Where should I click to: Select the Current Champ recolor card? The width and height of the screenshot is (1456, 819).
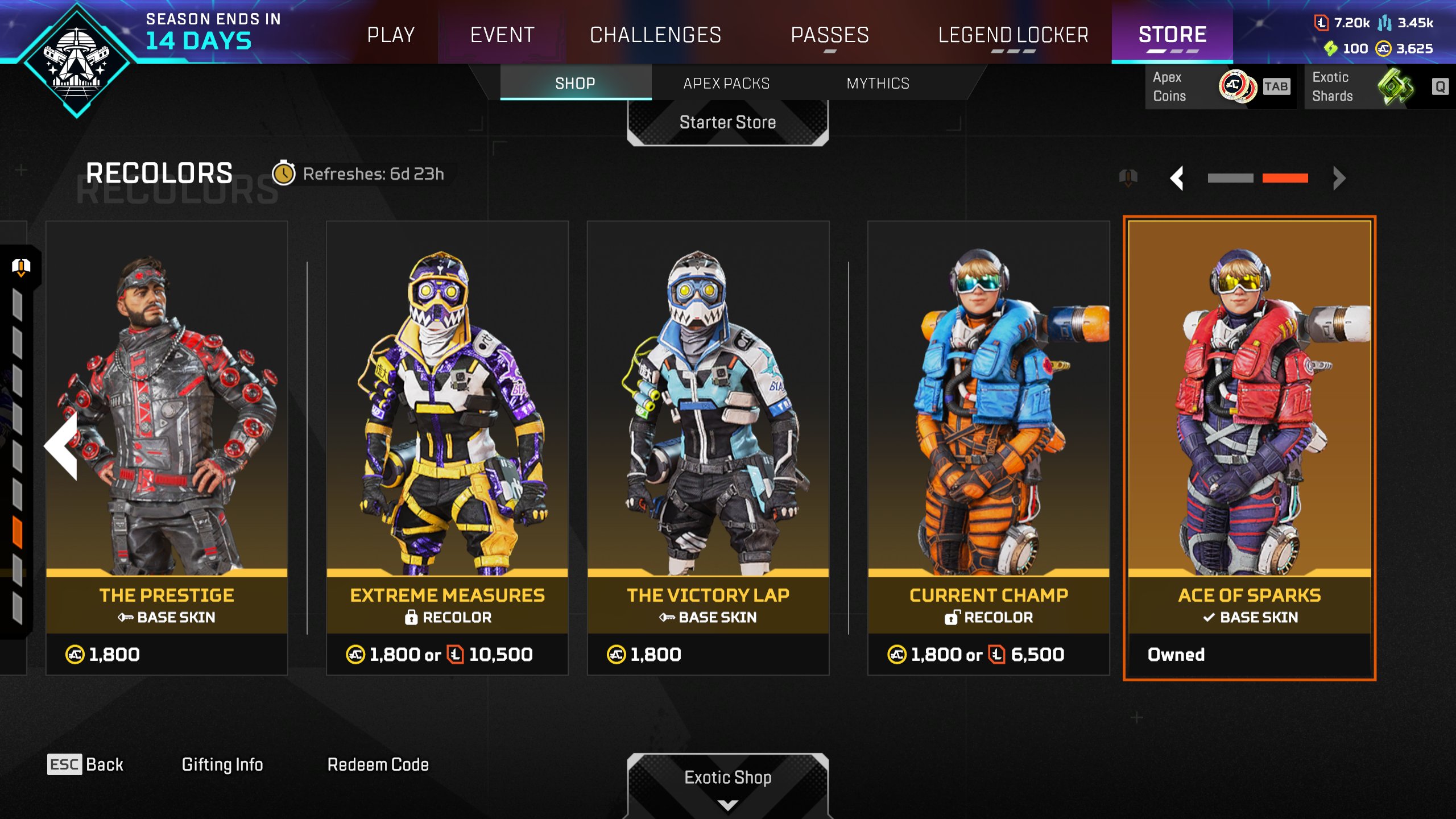[x=988, y=448]
